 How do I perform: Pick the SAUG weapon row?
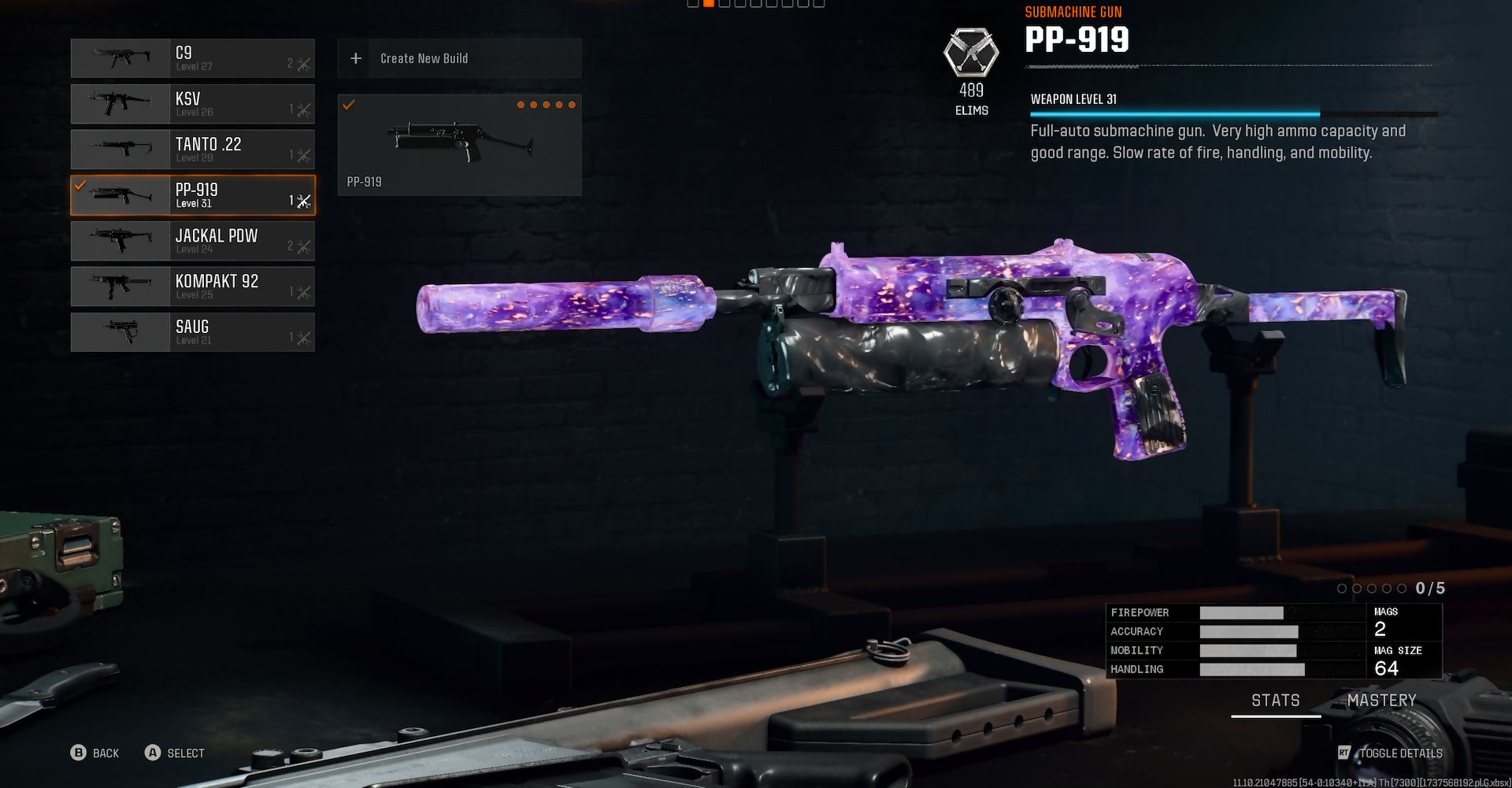click(x=193, y=332)
